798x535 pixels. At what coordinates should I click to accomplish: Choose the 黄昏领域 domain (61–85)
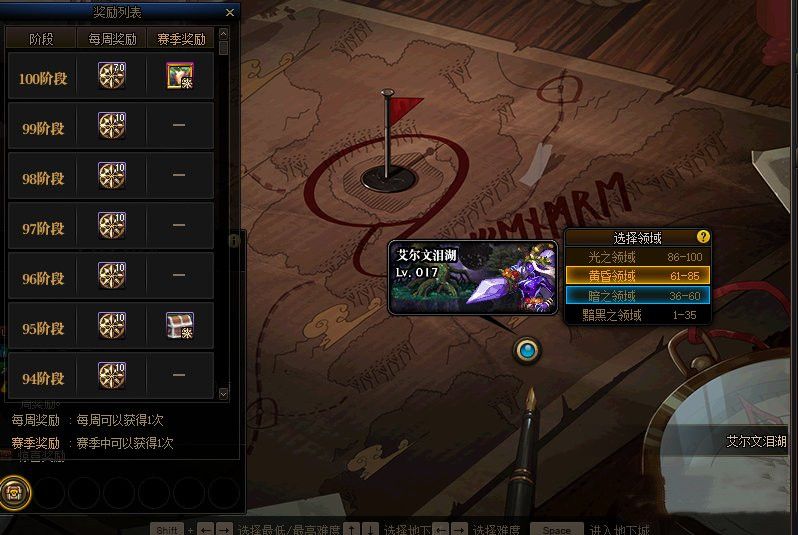(638, 275)
